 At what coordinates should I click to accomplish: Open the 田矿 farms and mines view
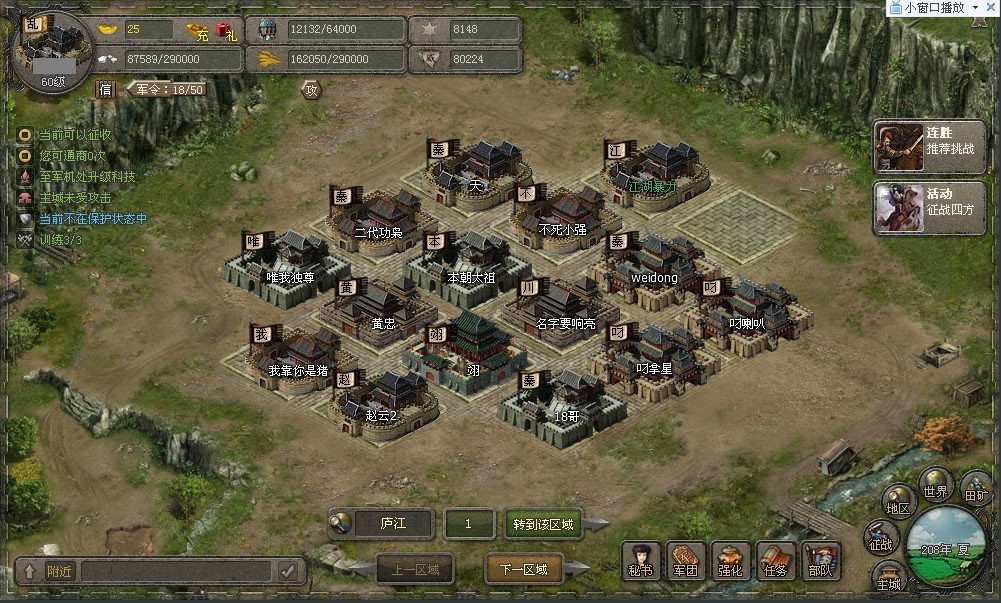pyautogui.click(x=975, y=489)
